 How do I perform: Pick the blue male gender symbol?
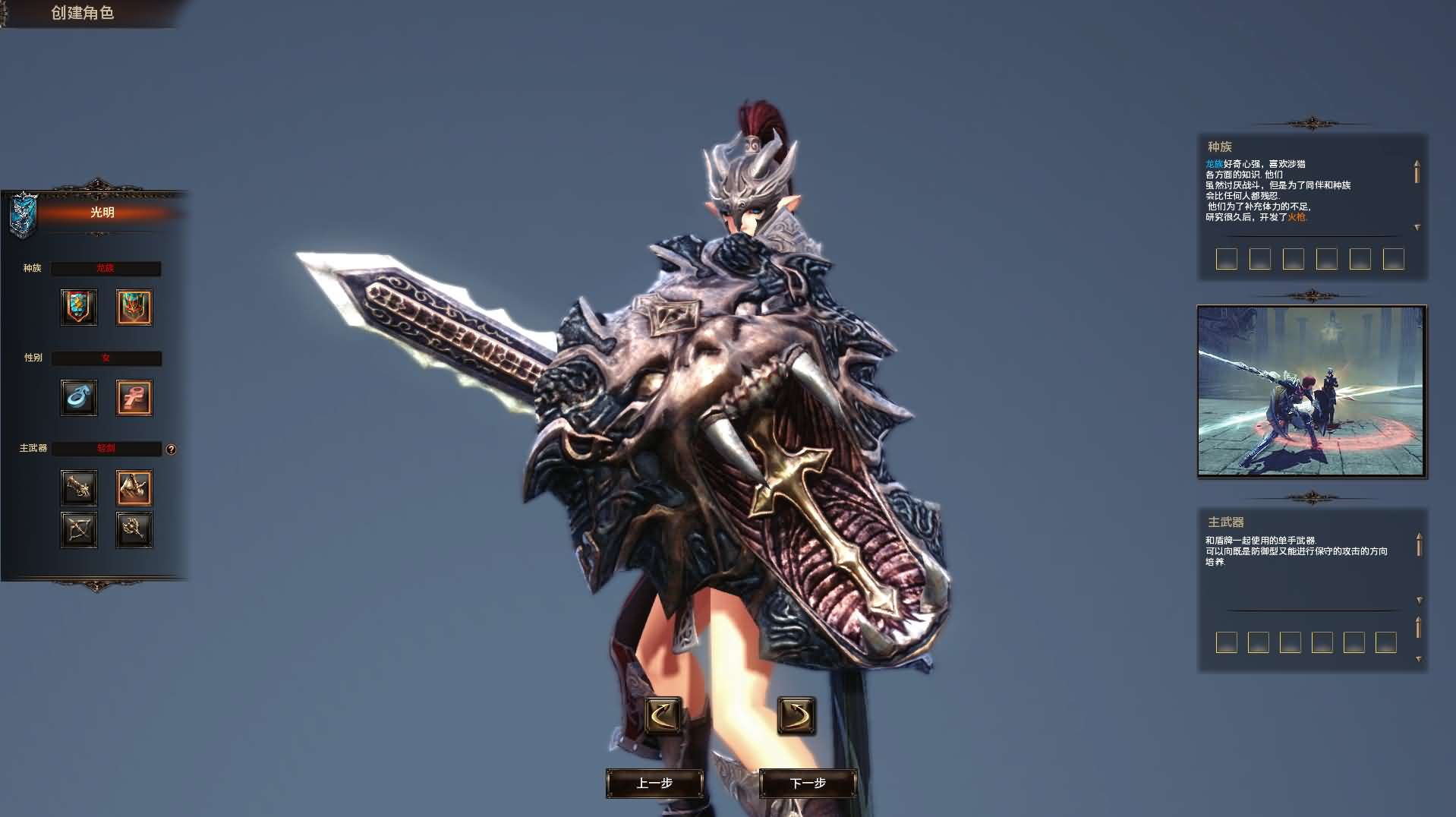click(79, 397)
